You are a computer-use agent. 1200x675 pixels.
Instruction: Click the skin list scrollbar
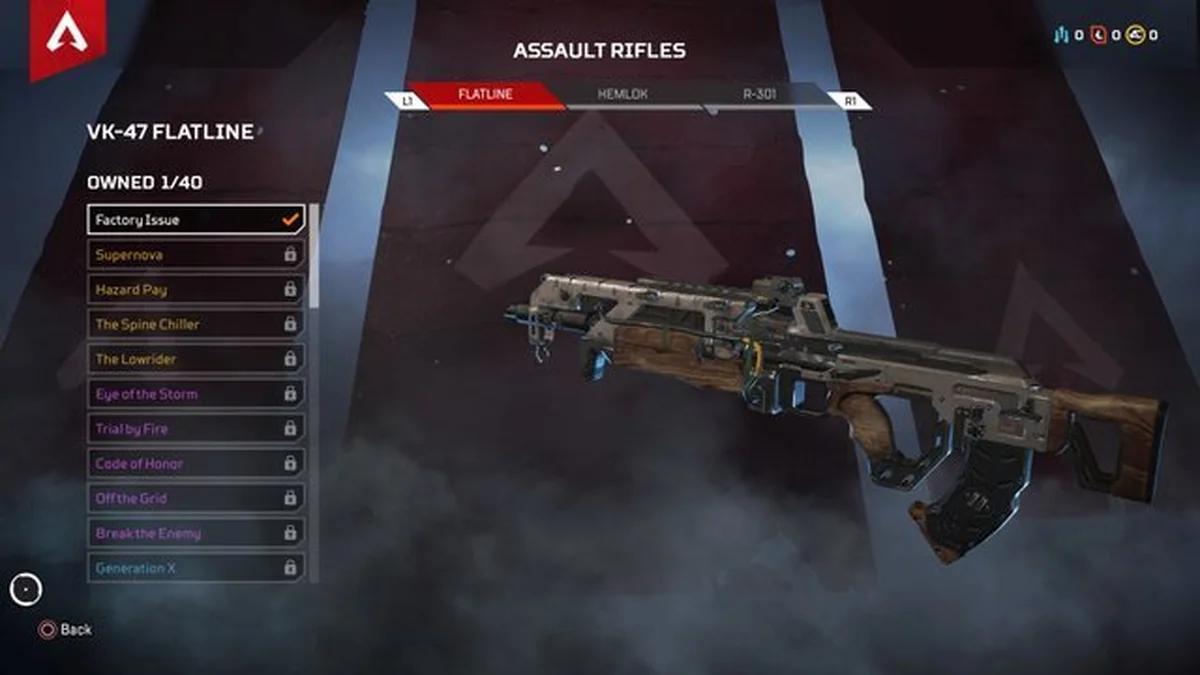[314, 256]
